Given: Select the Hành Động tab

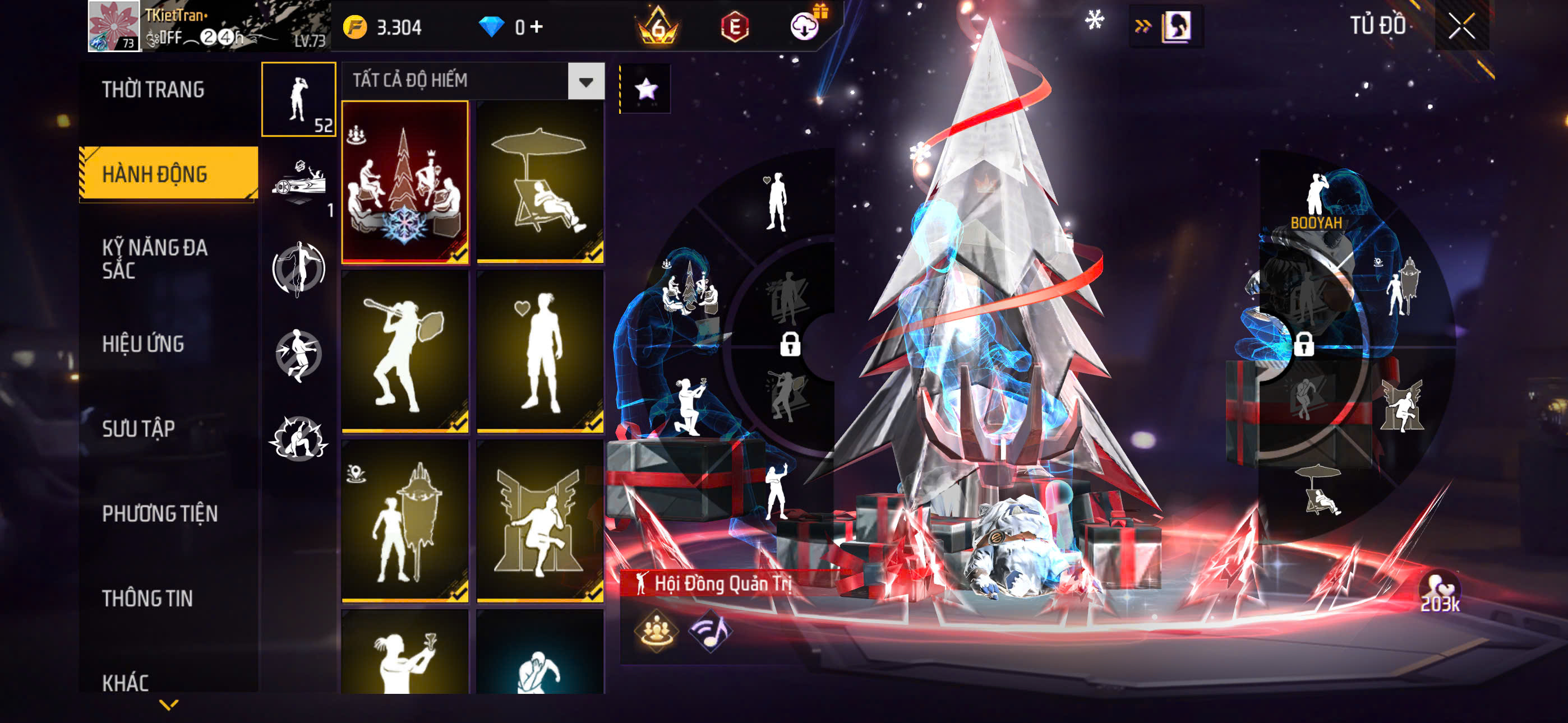Looking at the screenshot, I should tap(155, 174).
